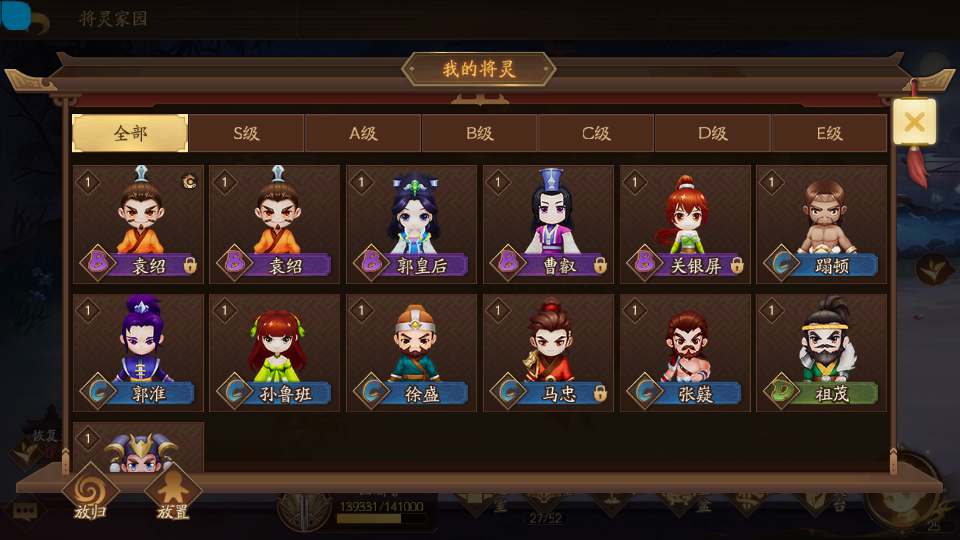
Task: View the D级 tab
Action: tap(712, 133)
